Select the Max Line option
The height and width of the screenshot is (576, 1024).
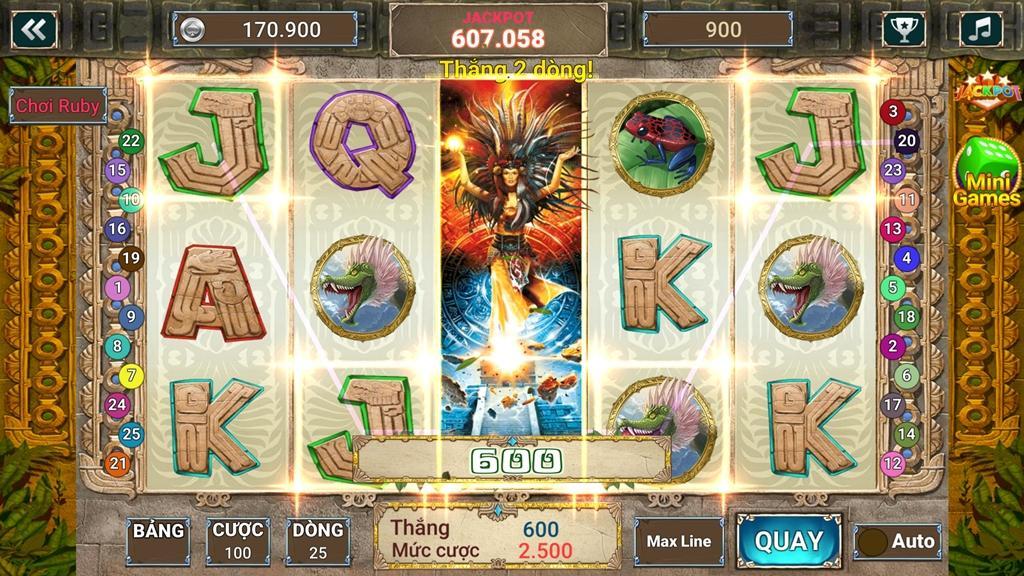pos(678,541)
